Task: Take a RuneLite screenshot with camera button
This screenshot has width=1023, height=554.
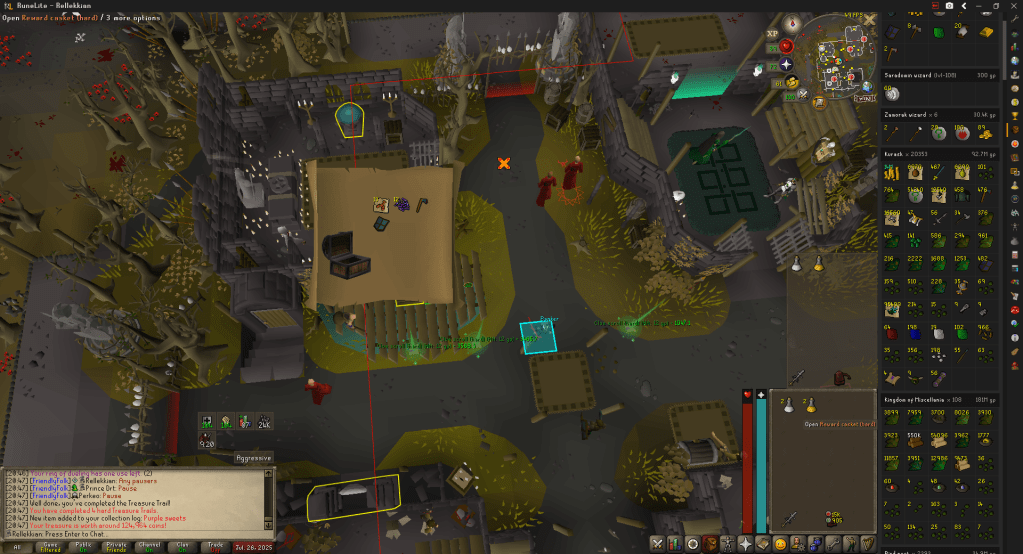Action: point(948,6)
